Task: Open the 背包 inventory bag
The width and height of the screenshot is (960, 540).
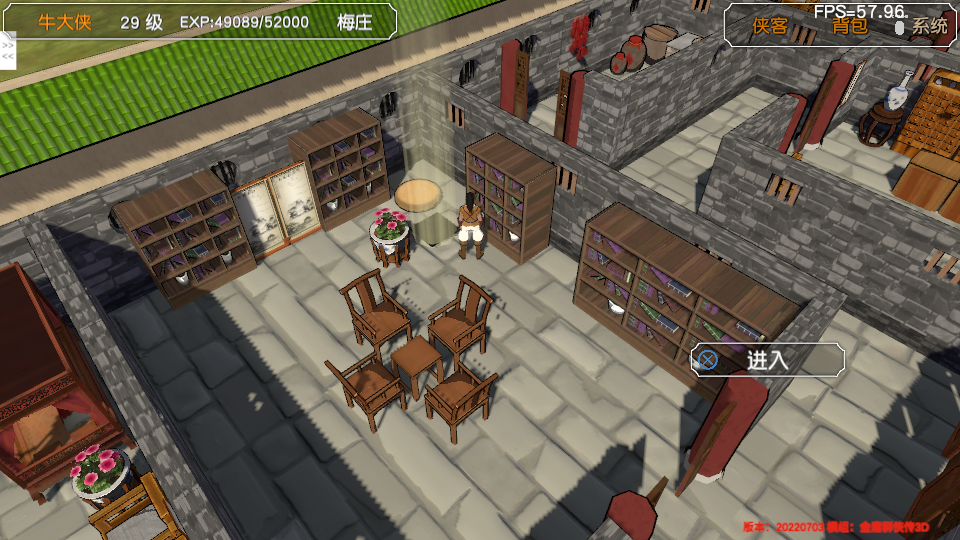Action: [850, 27]
